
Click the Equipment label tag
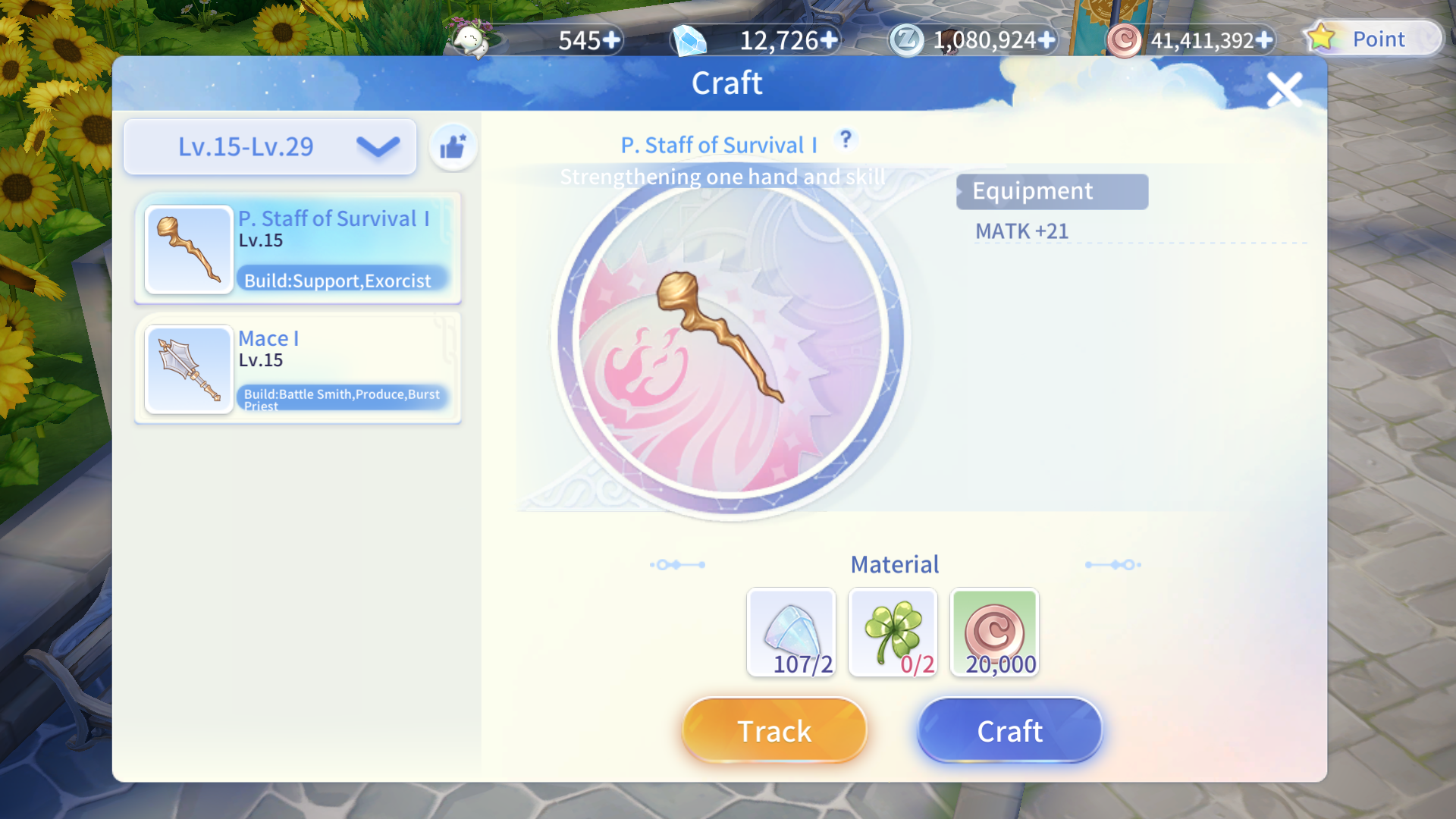(1052, 191)
